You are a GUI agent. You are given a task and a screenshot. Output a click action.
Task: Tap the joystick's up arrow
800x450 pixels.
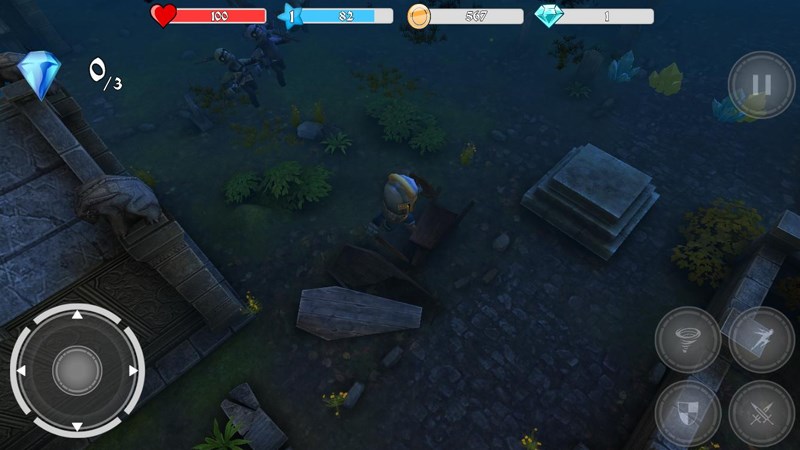77,316
